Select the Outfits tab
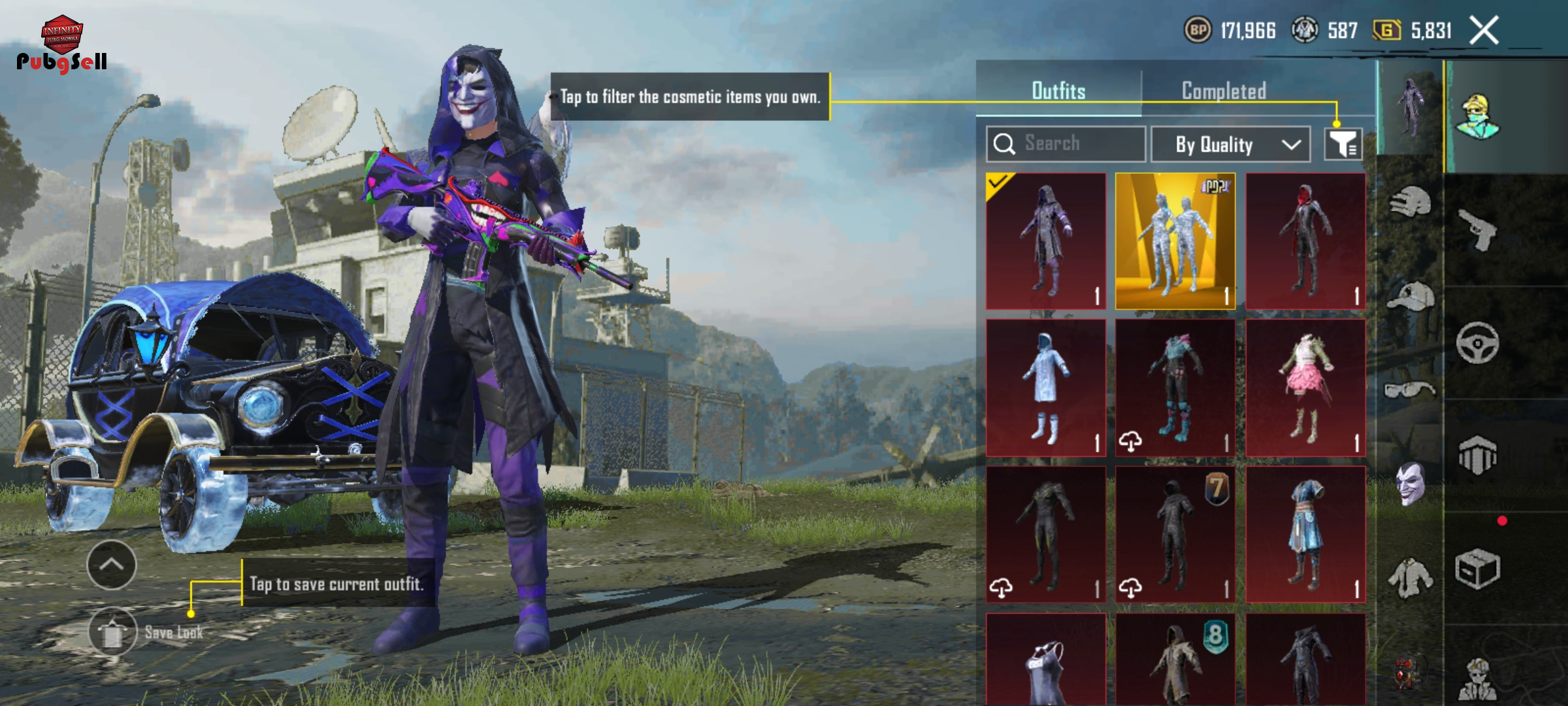This screenshot has height=706, width=1568. point(1058,91)
